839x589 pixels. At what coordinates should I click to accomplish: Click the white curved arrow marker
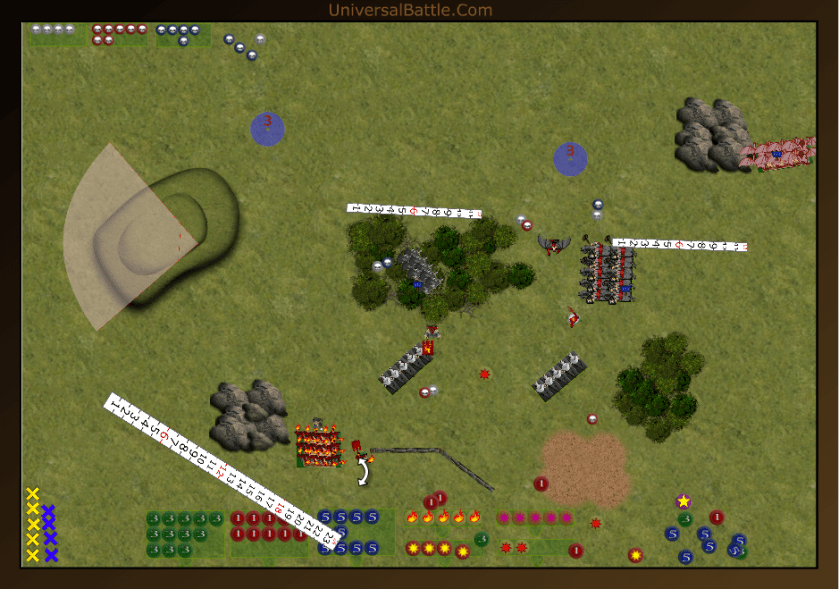(366, 469)
